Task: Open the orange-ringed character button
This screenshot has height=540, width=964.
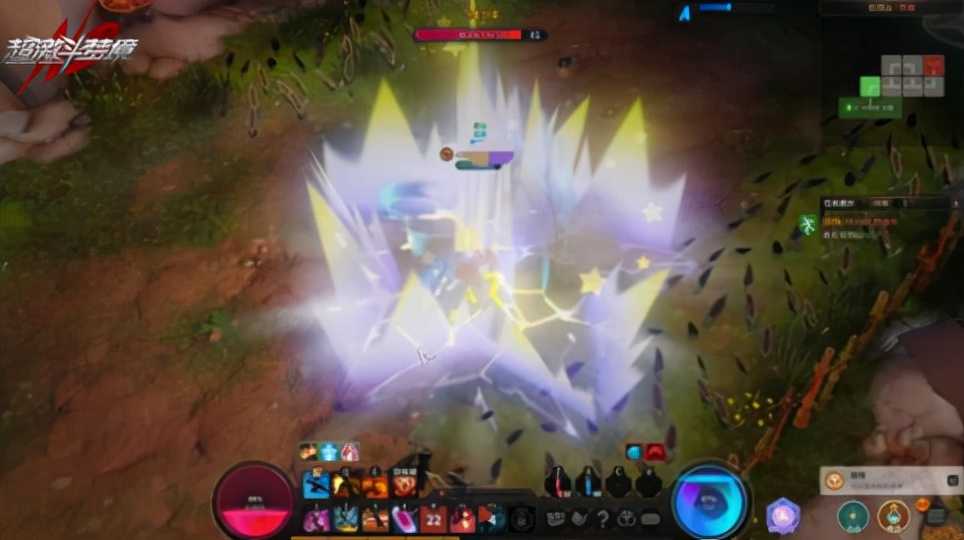Action: tap(893, 516)
